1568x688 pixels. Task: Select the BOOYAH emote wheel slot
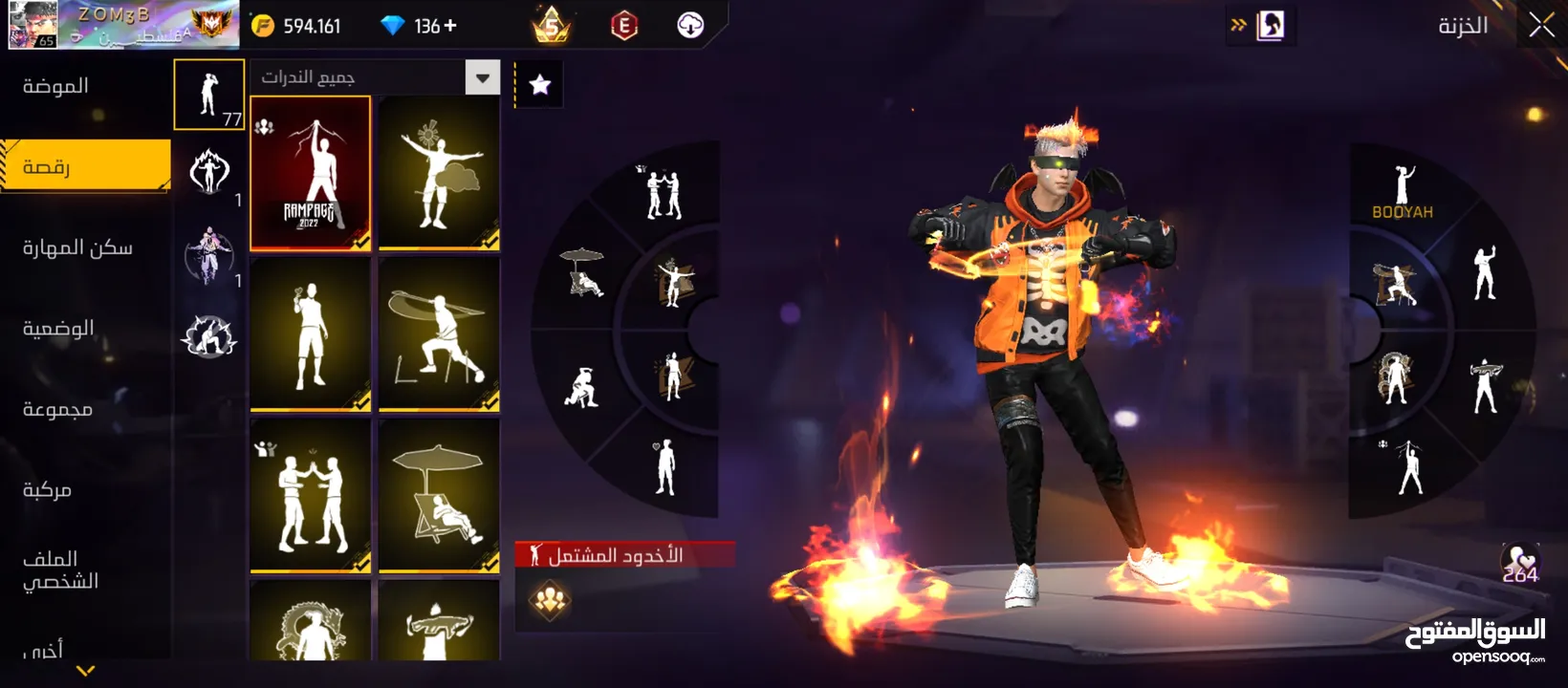click(1403, 191)
